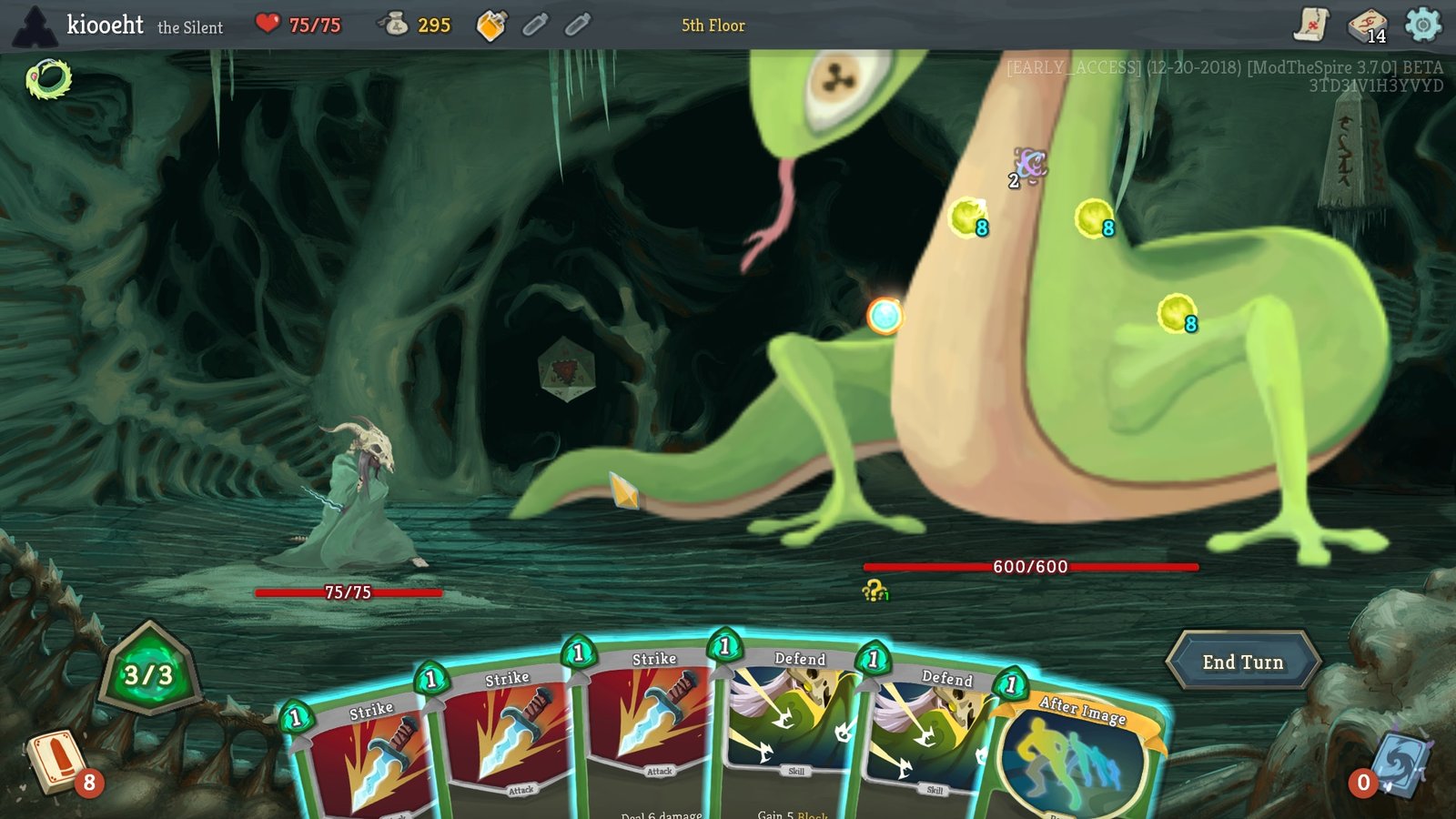The height and width of the screenshot is (819, 1456).
Task: Click the player name kiooeht
Action: [103, 25]
